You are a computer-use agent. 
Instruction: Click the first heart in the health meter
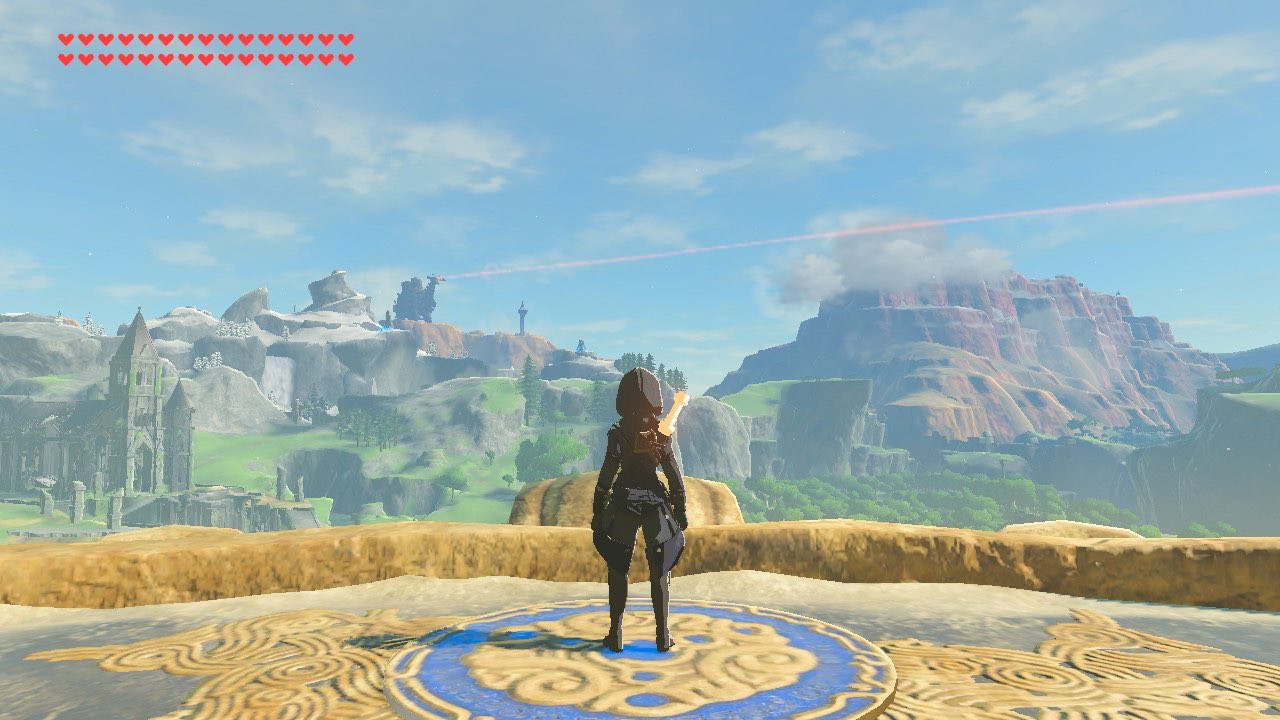point(67,40)
